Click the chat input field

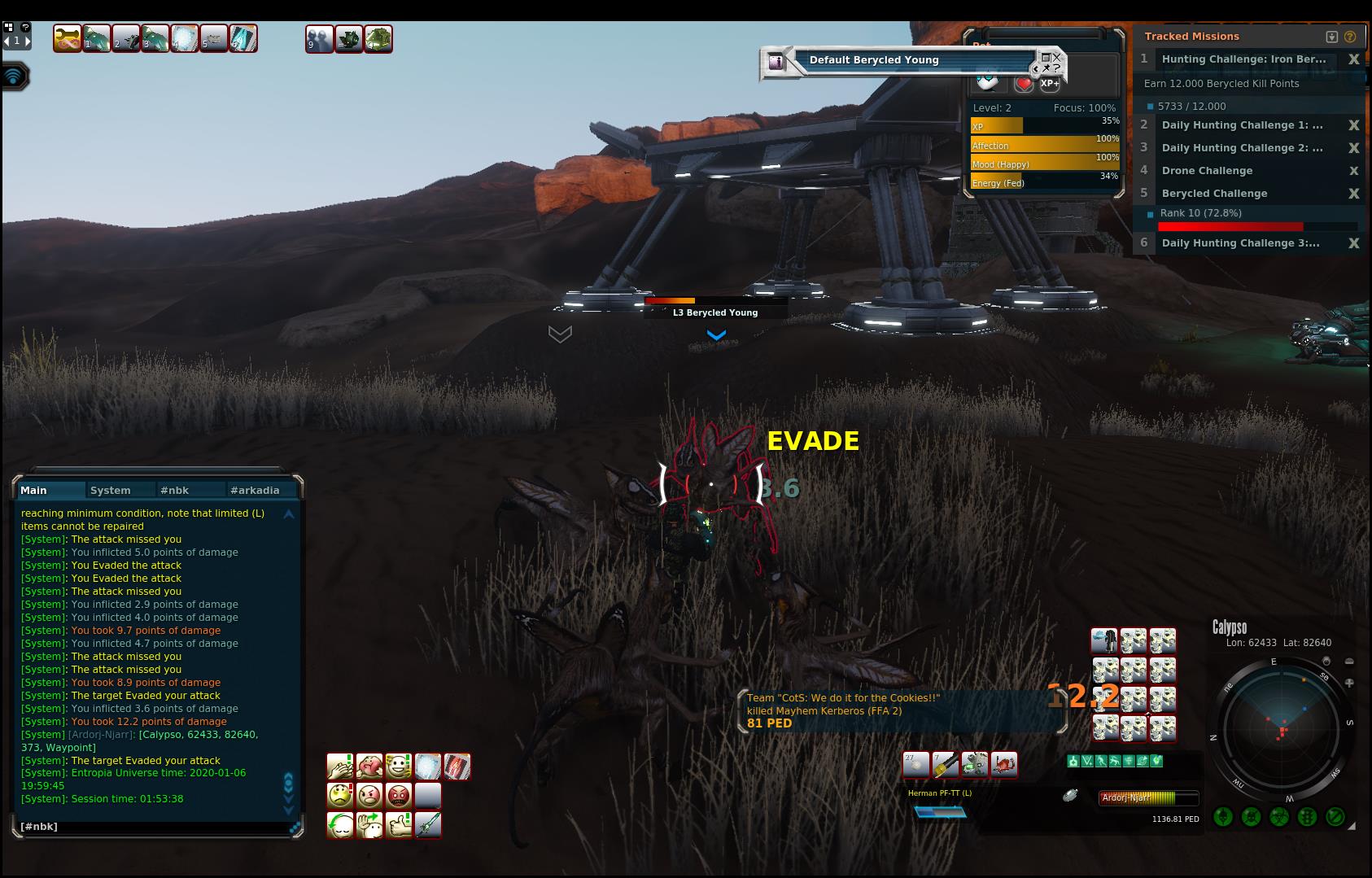point(155,827)
